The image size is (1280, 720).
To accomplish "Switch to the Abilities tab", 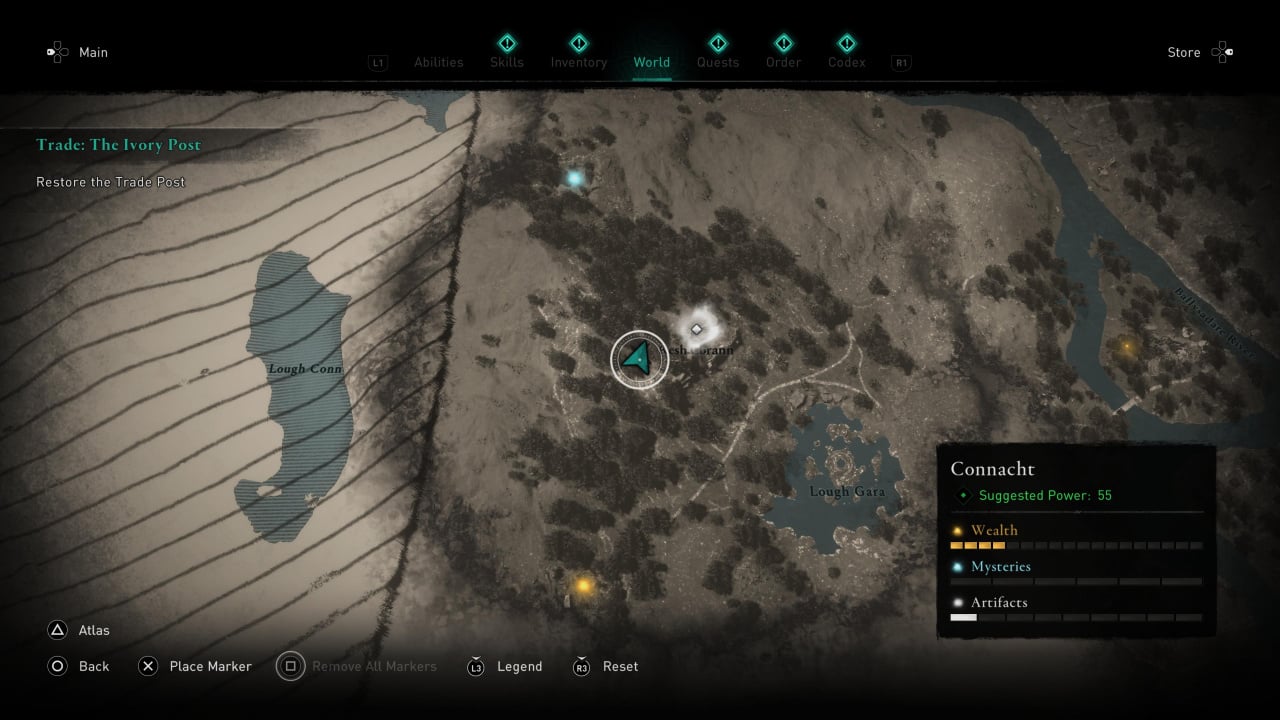I will [x=439, y=62].
